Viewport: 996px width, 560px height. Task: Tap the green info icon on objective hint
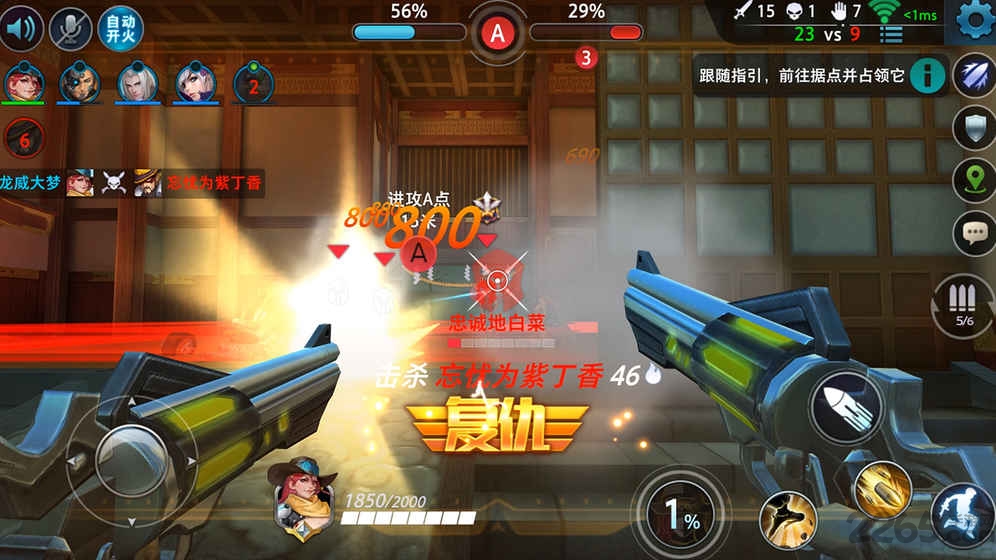[929, 75]
